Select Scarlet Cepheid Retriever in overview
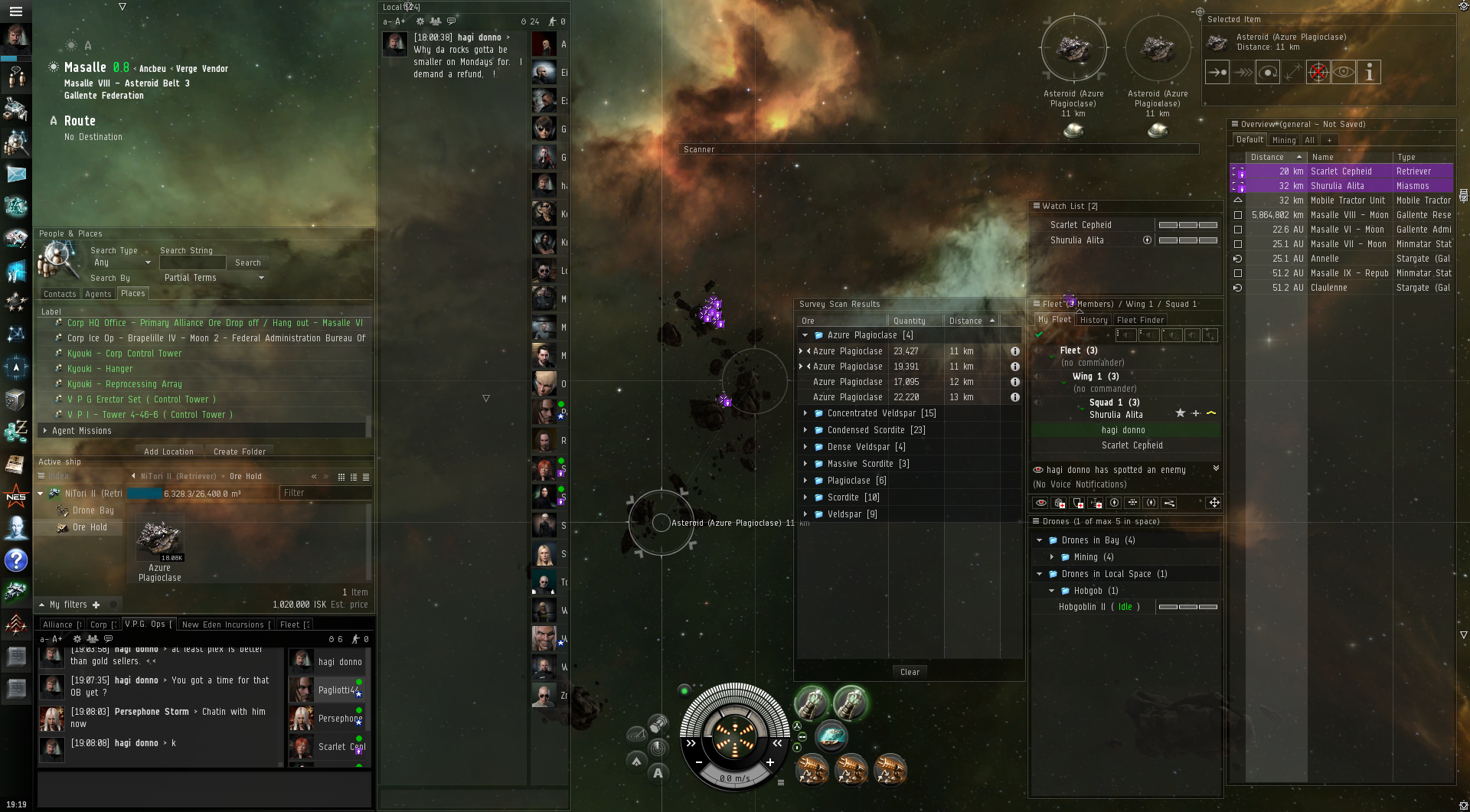The height and width of the screenshot is (812, 1470). coord(1341,171)
